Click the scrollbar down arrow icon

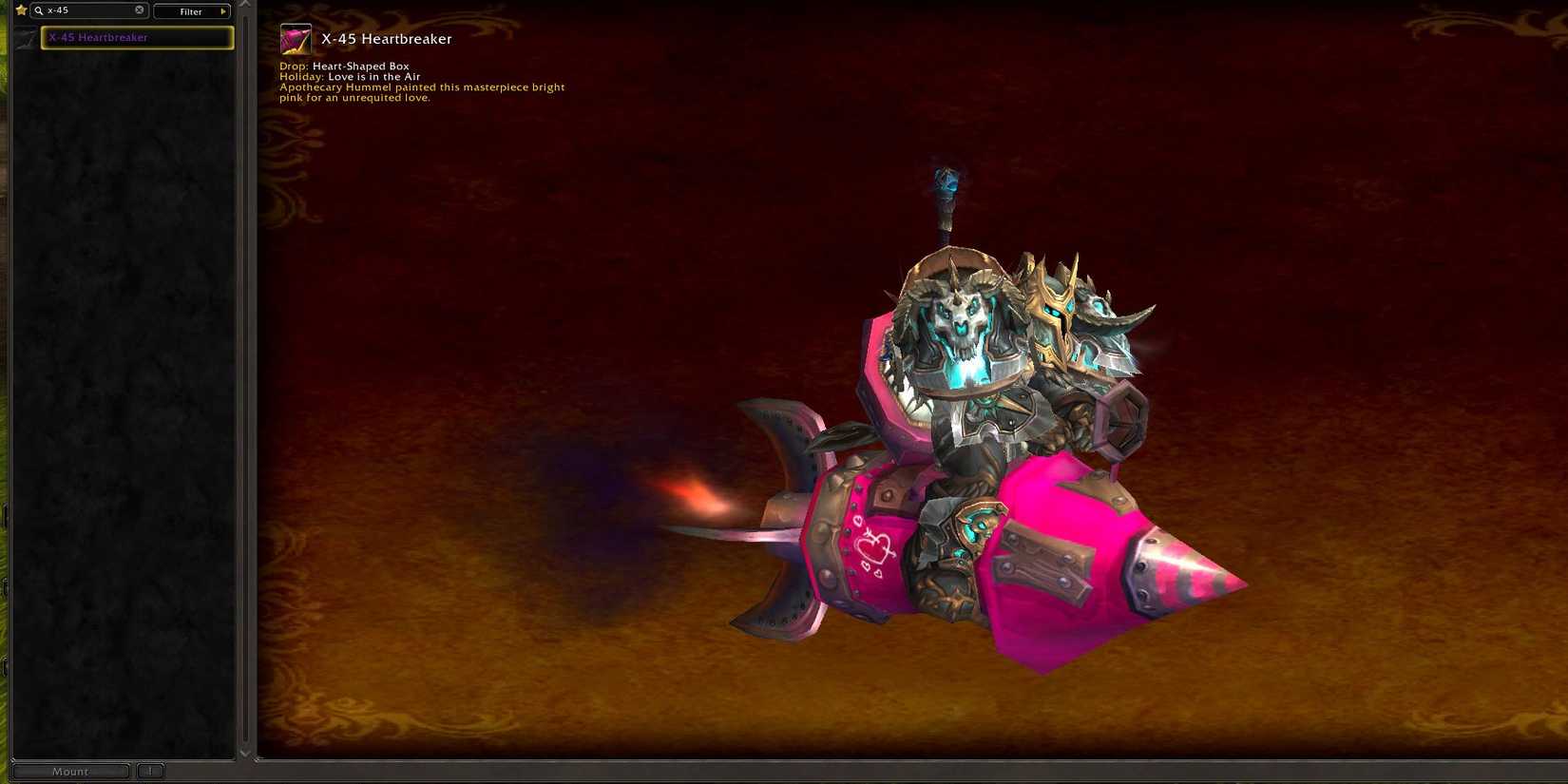click(245, 753)
